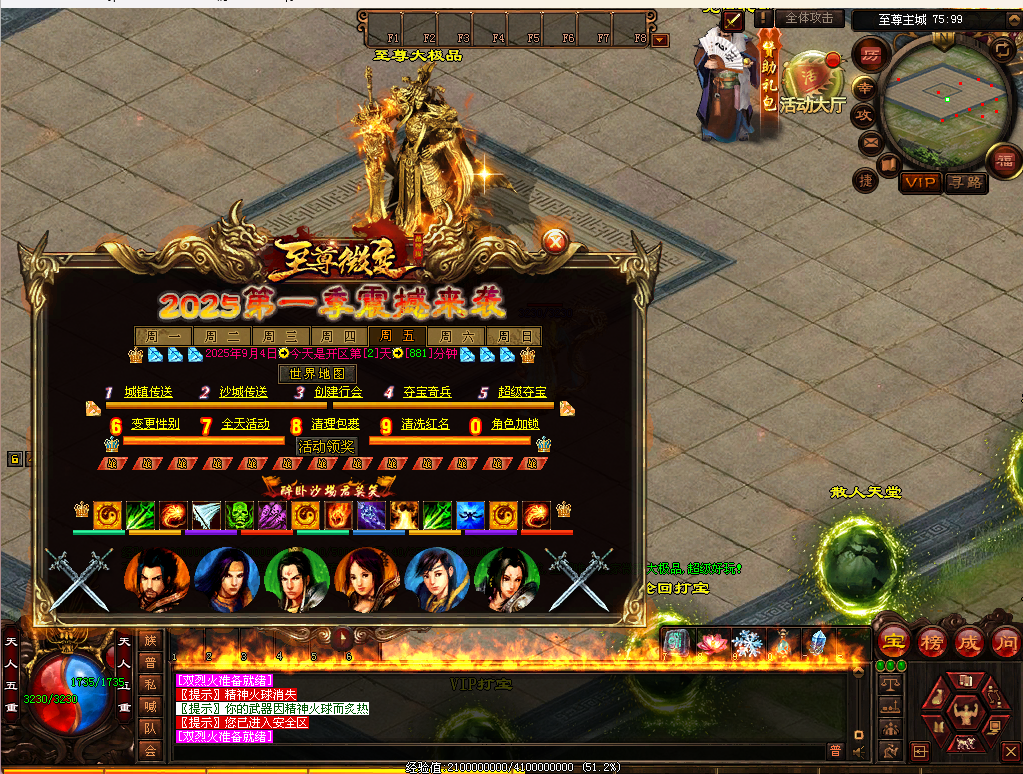The image size is (1023, 774).
Task: Click the VIP button under the minimap
Action: (918, 182)
